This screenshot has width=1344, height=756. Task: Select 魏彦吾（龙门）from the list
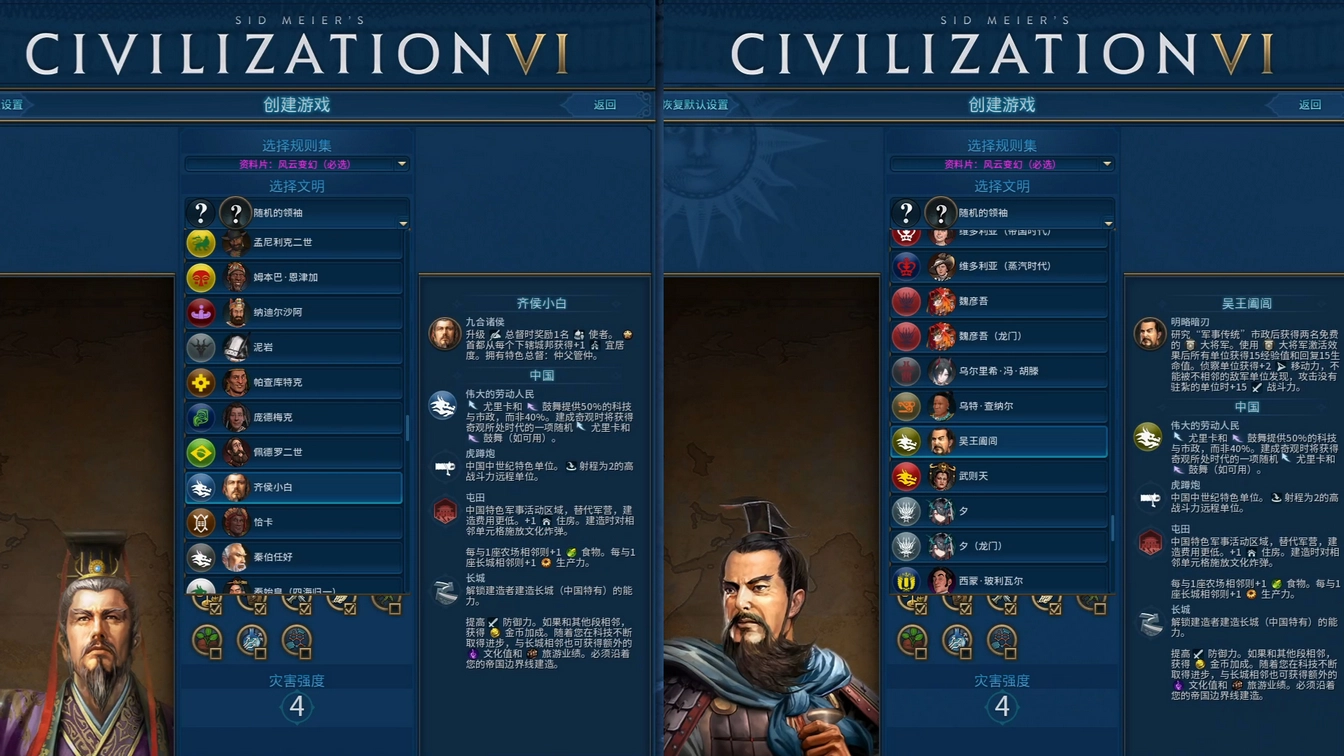click(999, 336)
